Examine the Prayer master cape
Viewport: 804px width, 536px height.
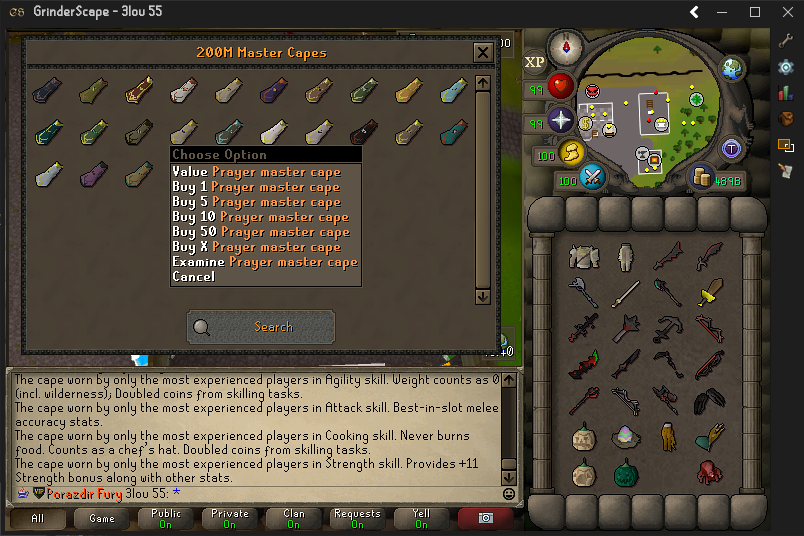pos(264,262)
